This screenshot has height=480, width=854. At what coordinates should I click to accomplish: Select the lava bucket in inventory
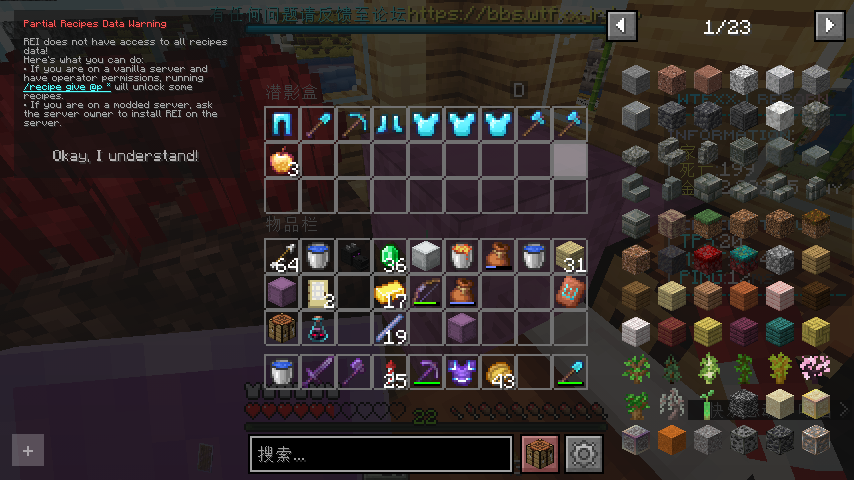point(462,257)
